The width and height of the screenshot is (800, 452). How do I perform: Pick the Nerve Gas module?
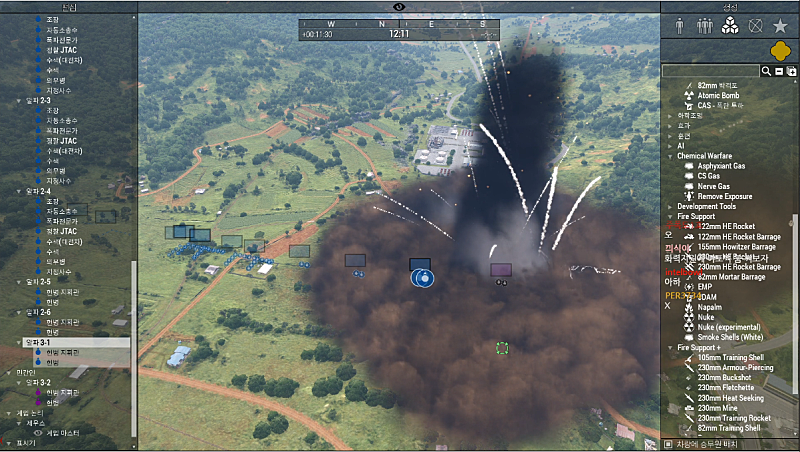[713, 186]
